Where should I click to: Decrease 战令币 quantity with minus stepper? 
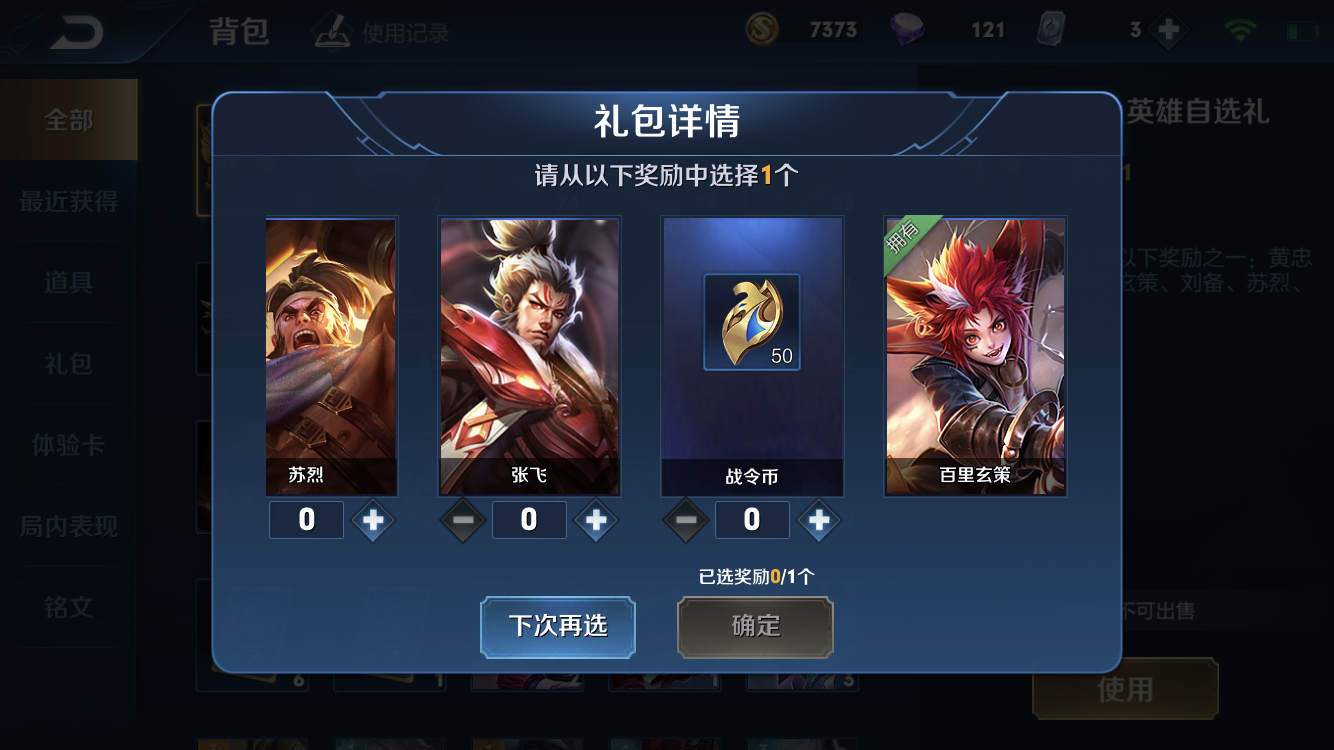click(x=687, y=520)
